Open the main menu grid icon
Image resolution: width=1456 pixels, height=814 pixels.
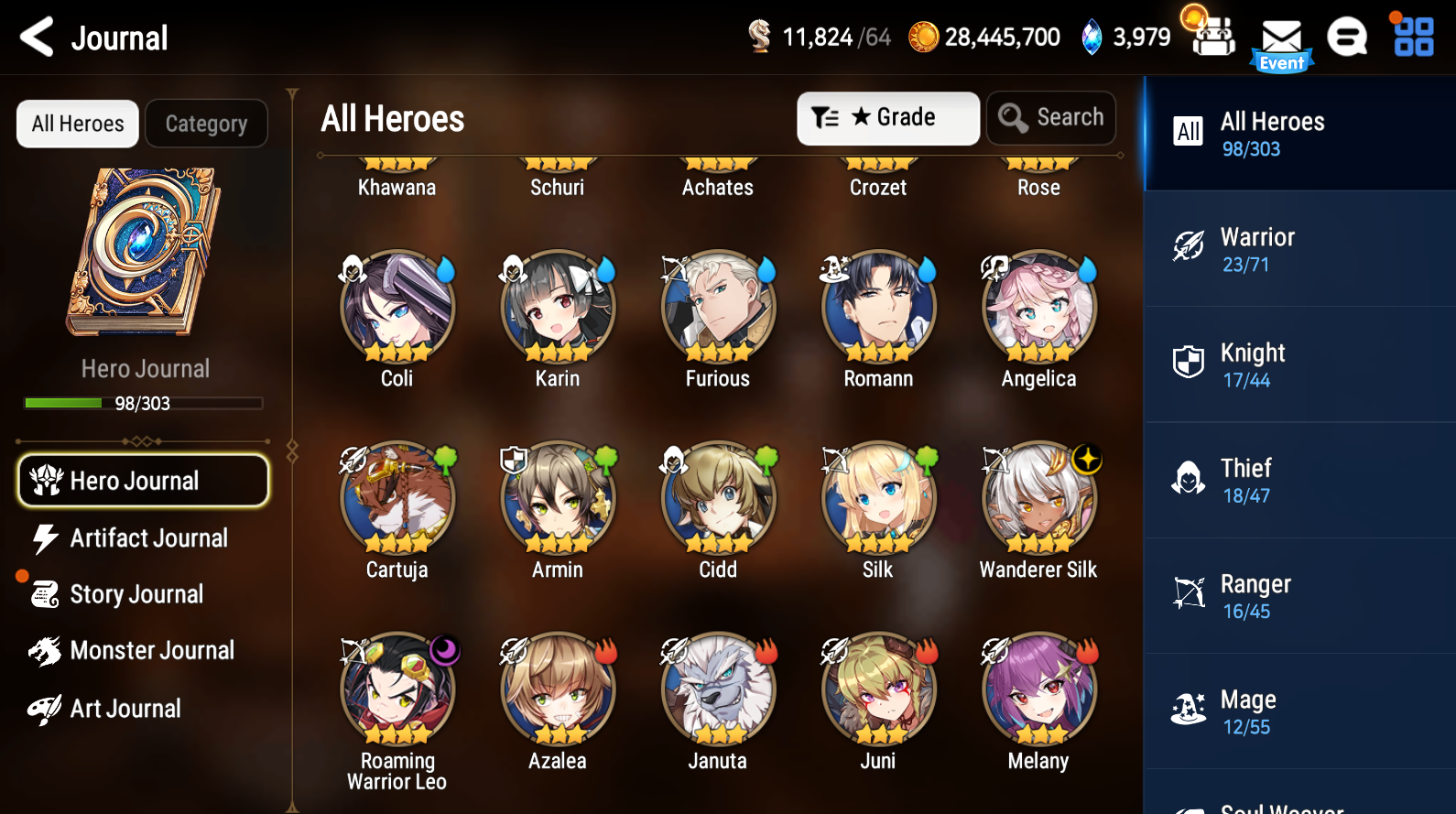(1412, 37)
